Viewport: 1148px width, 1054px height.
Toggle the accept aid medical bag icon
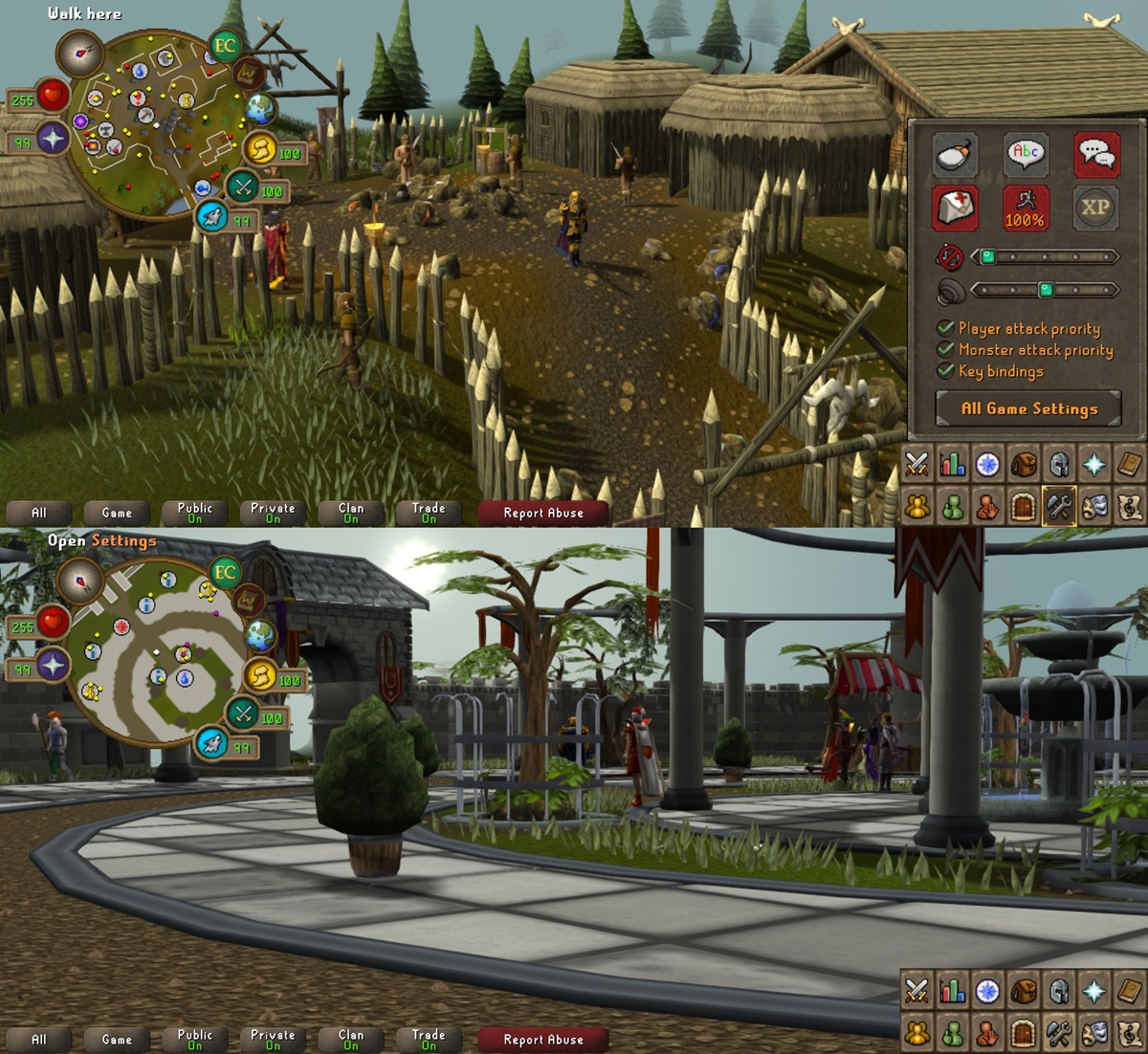(x=955, y=208)
